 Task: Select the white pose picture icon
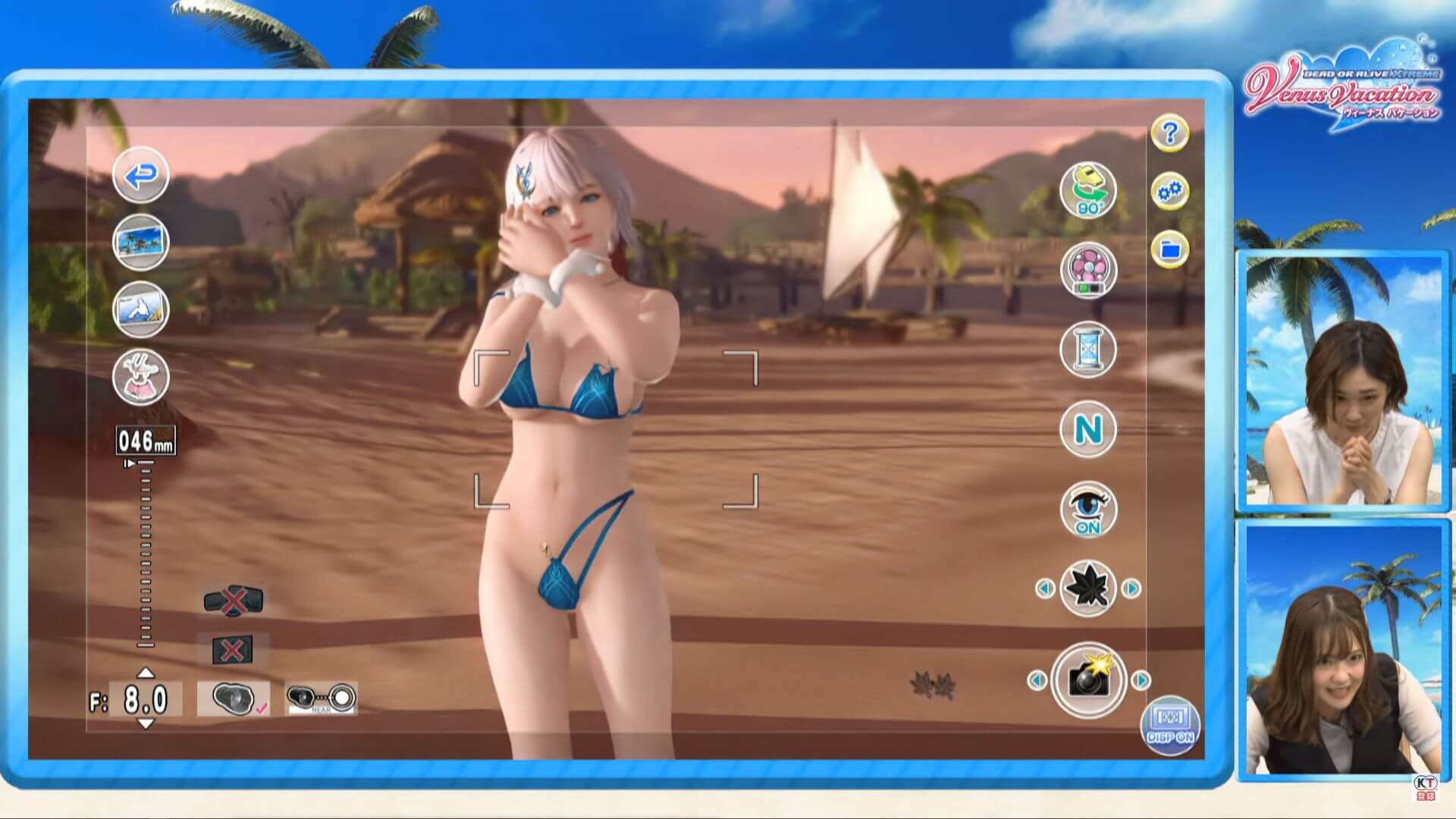coord(140,309)
